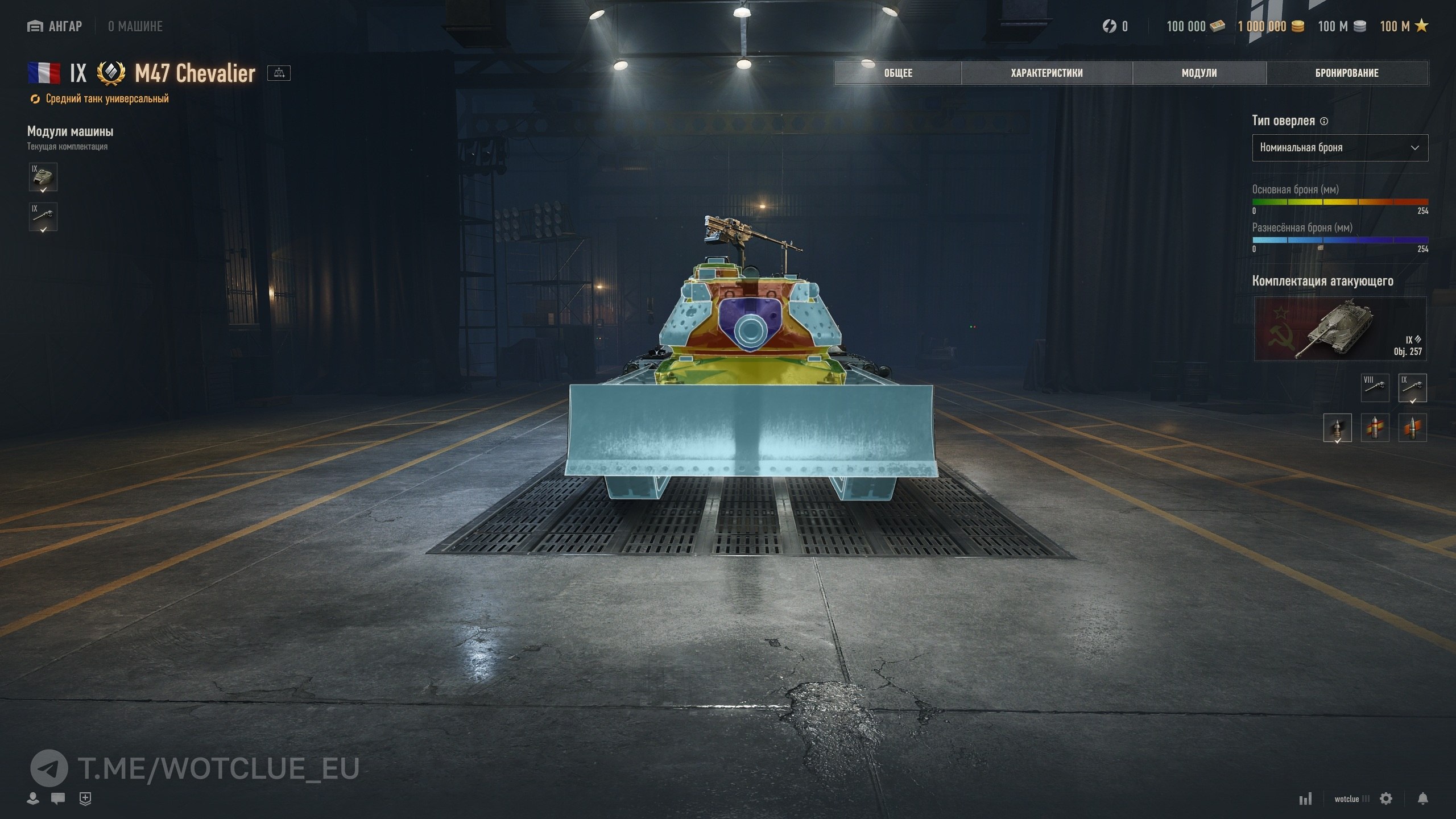
Task: Select the Бронирование tab
Action: (x=1347, y=73)
